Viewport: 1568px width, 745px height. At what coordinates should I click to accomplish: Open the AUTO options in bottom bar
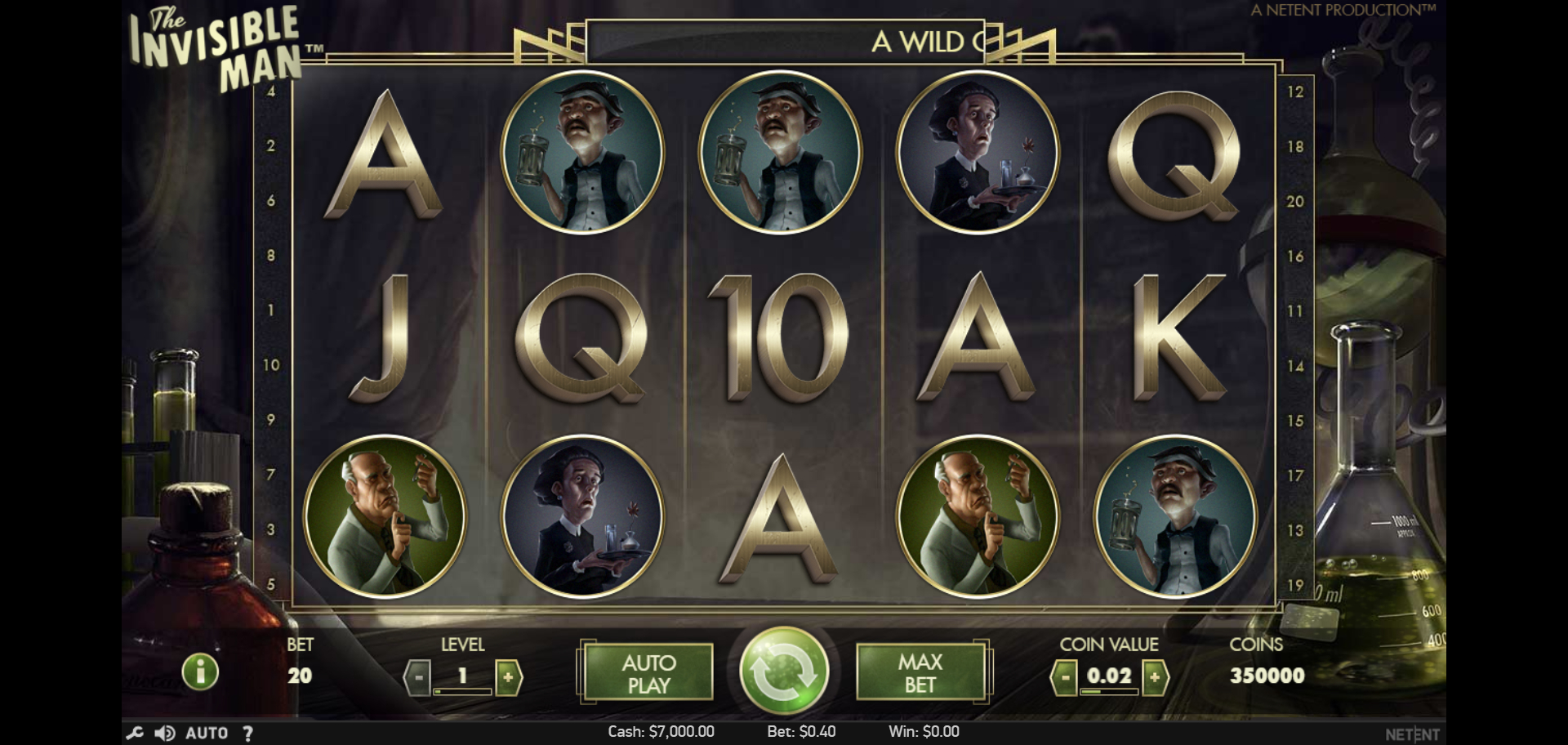207,733
